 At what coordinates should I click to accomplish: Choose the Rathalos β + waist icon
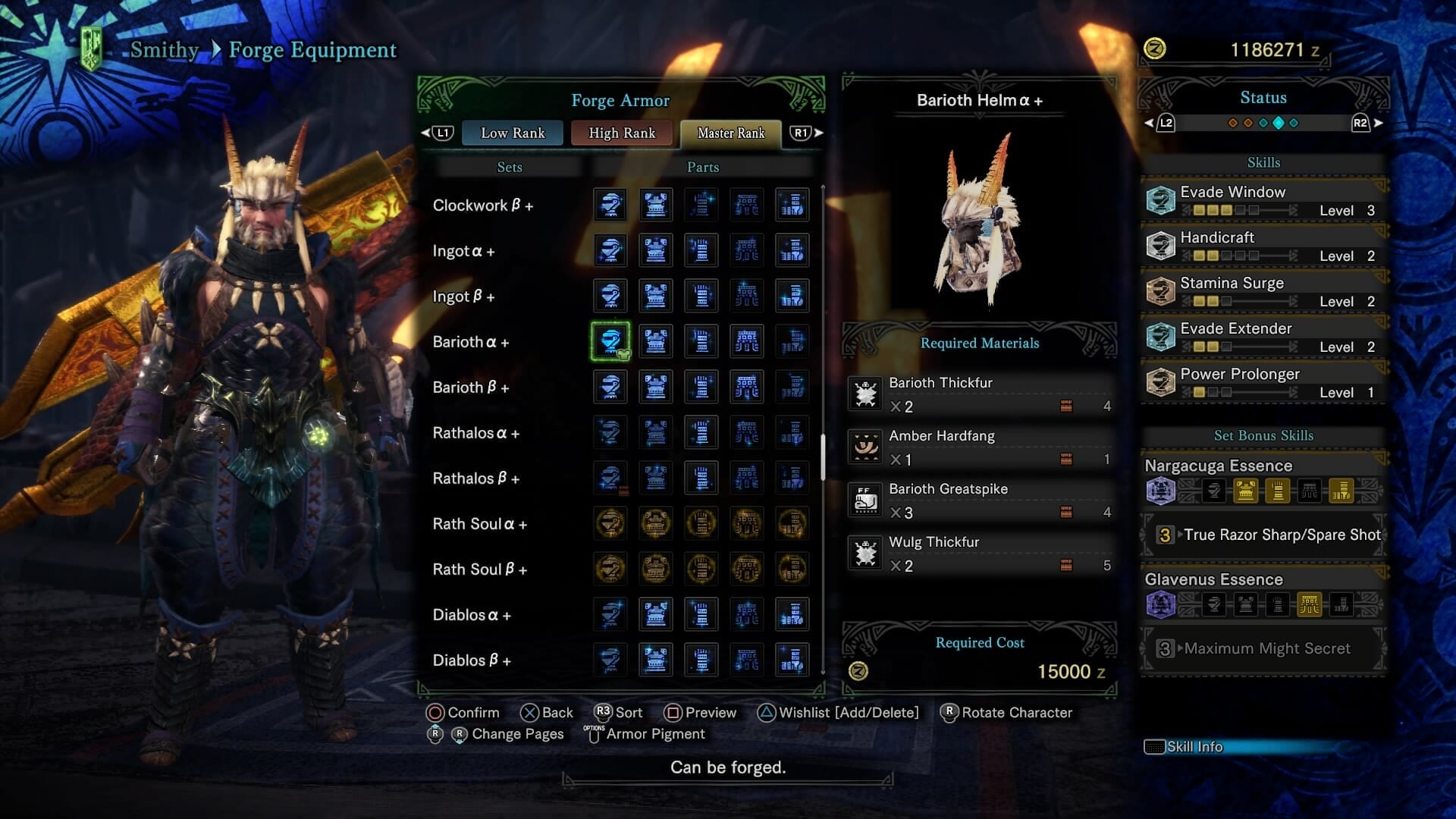tap(747, 478)
